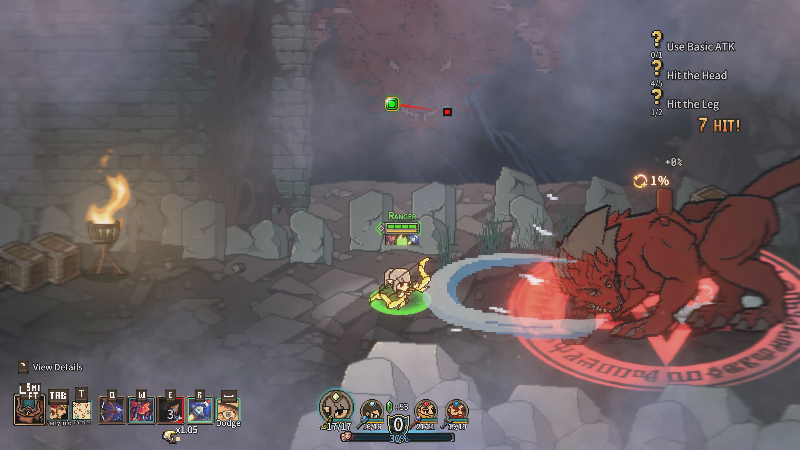Use the Dodge ability icon
The width and height of the screenshot is (800, 450).
pyautogui.click(x=228, y=410)
